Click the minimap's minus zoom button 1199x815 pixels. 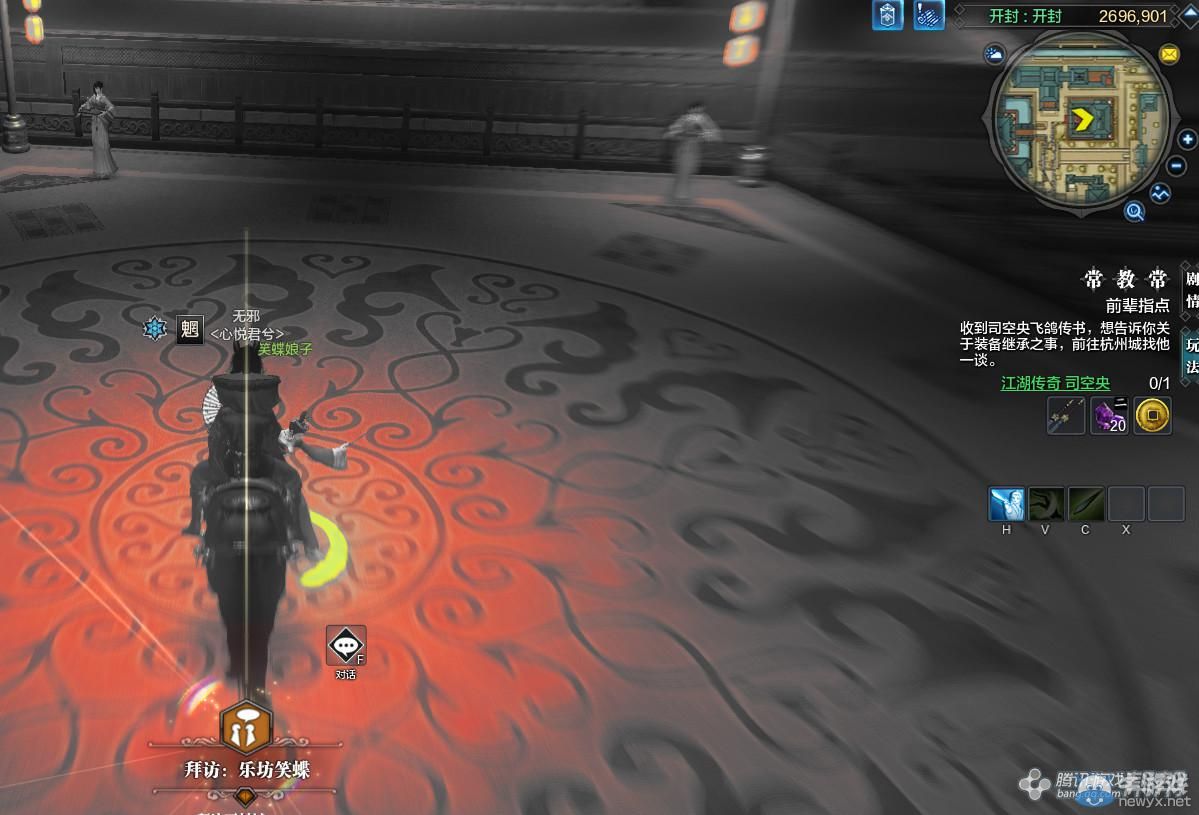pos(1178,166)
